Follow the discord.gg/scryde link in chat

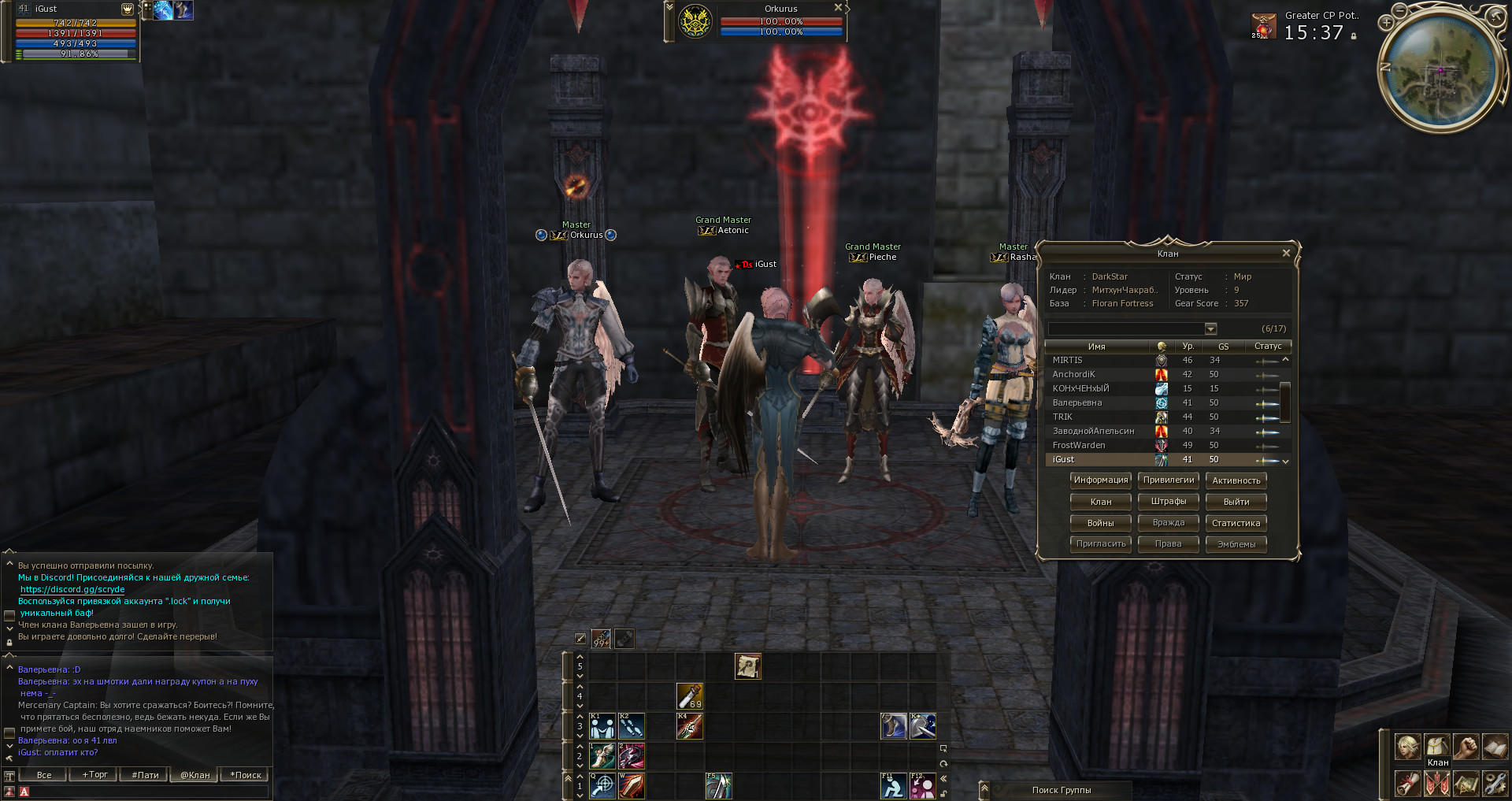click(x=72, y=590)
